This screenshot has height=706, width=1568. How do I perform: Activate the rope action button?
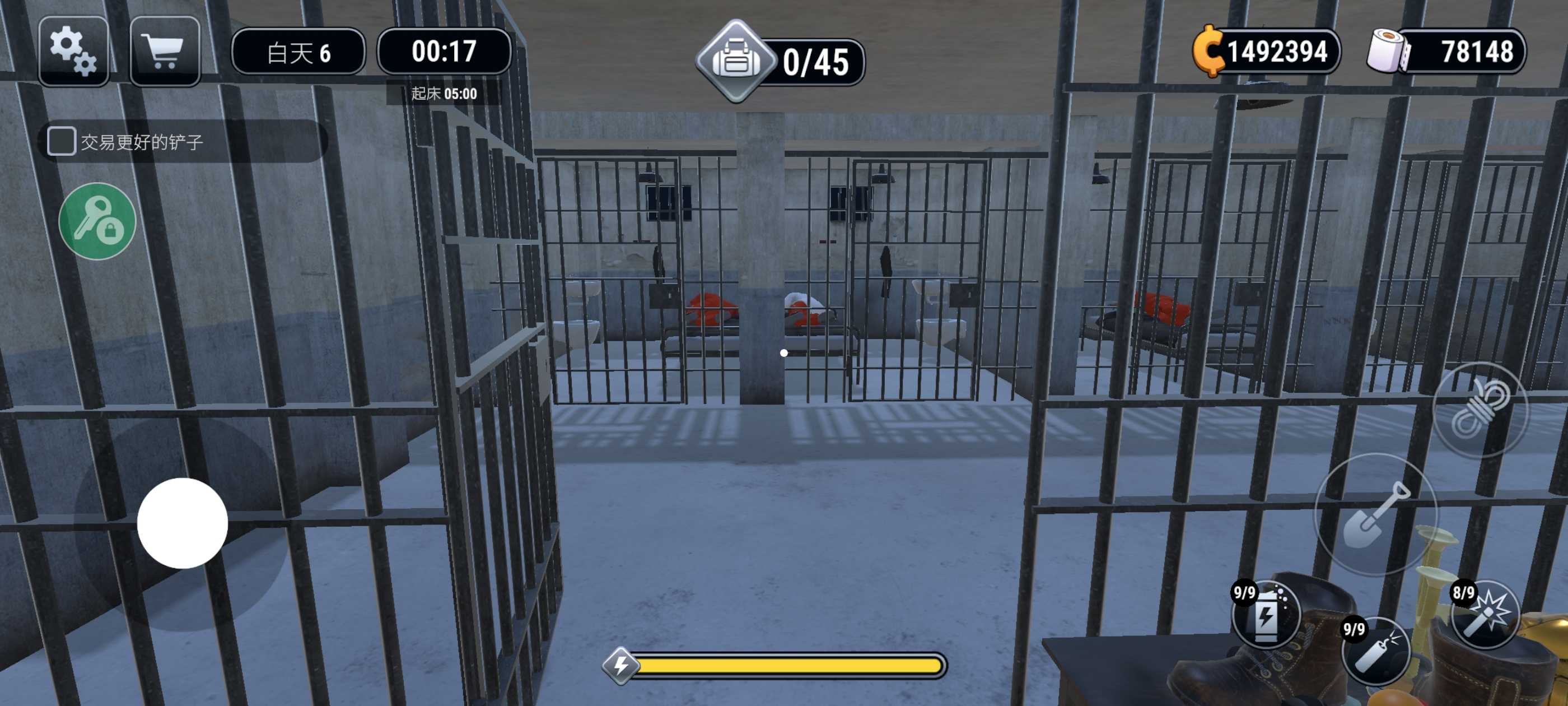click(x=1480, y=410)
